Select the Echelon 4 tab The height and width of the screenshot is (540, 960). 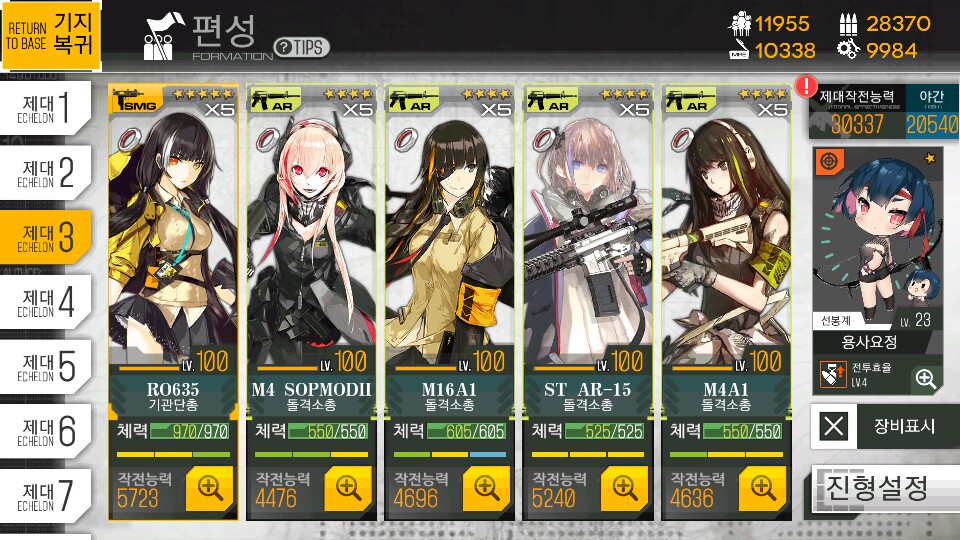pyautogui.click(x=47, y=302)
